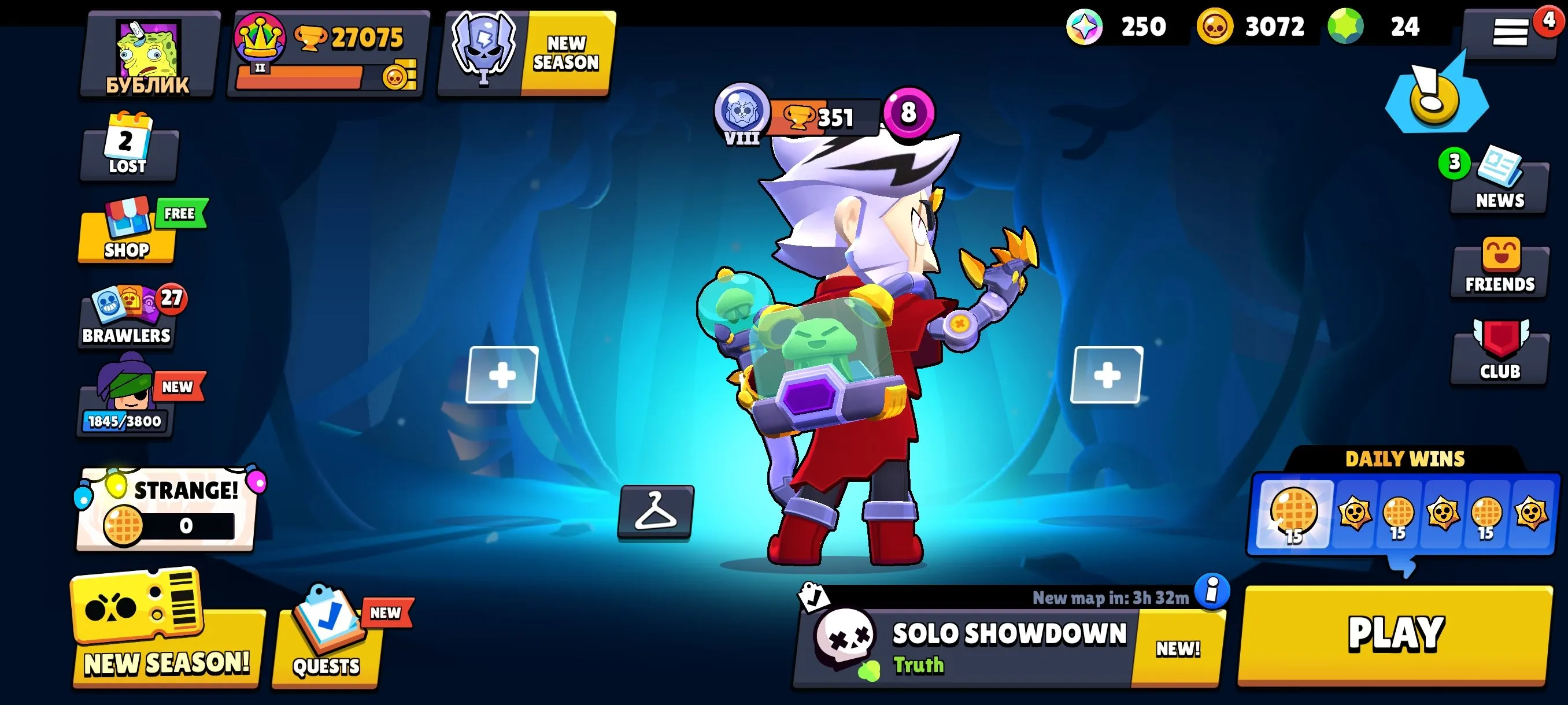1568x705 pixels.
Task: Add a gadget in the left empty slot
Action: 503,375
